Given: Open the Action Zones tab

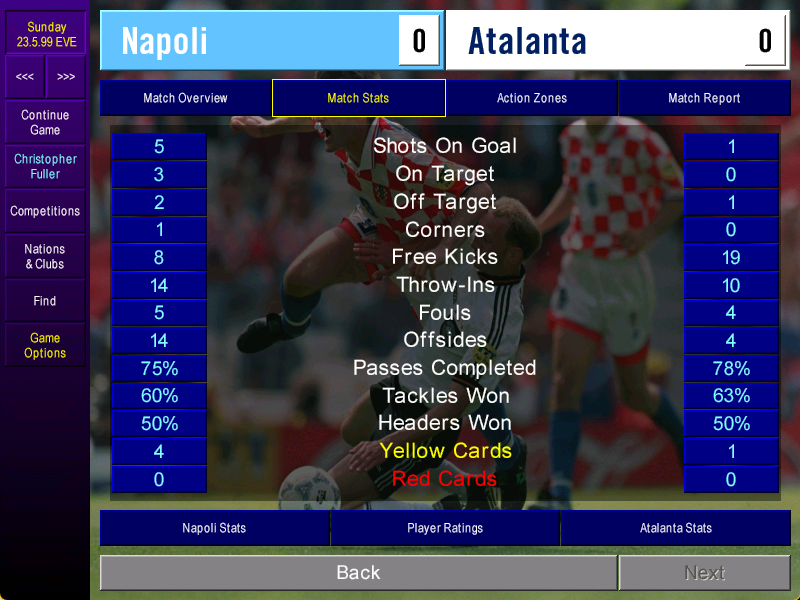Looking at the screenshot, I should coord(531,98).
